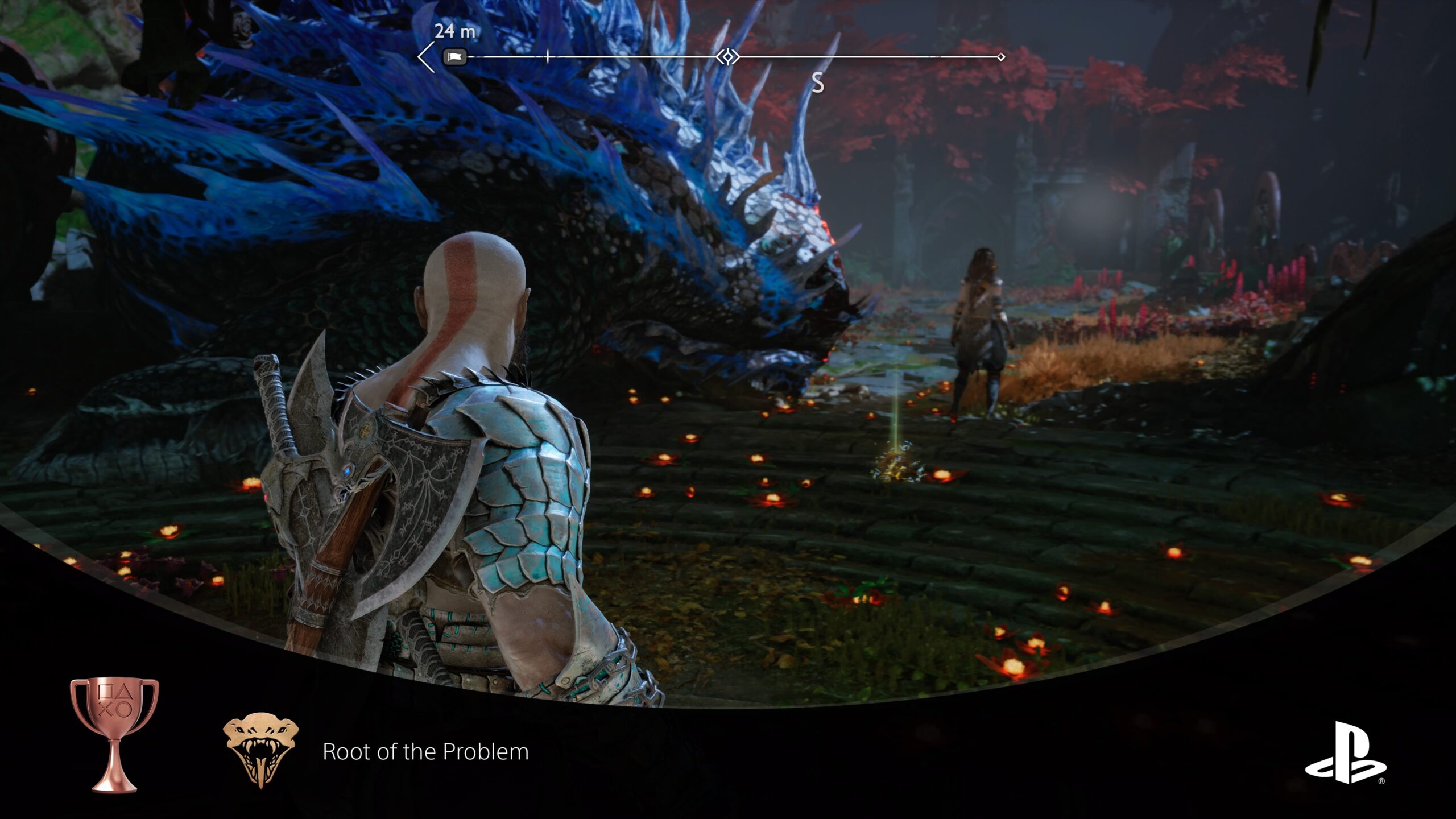Screen dimensions: 1456x819
Task: Open the serpent head trophy image
Action: point(261,750)
